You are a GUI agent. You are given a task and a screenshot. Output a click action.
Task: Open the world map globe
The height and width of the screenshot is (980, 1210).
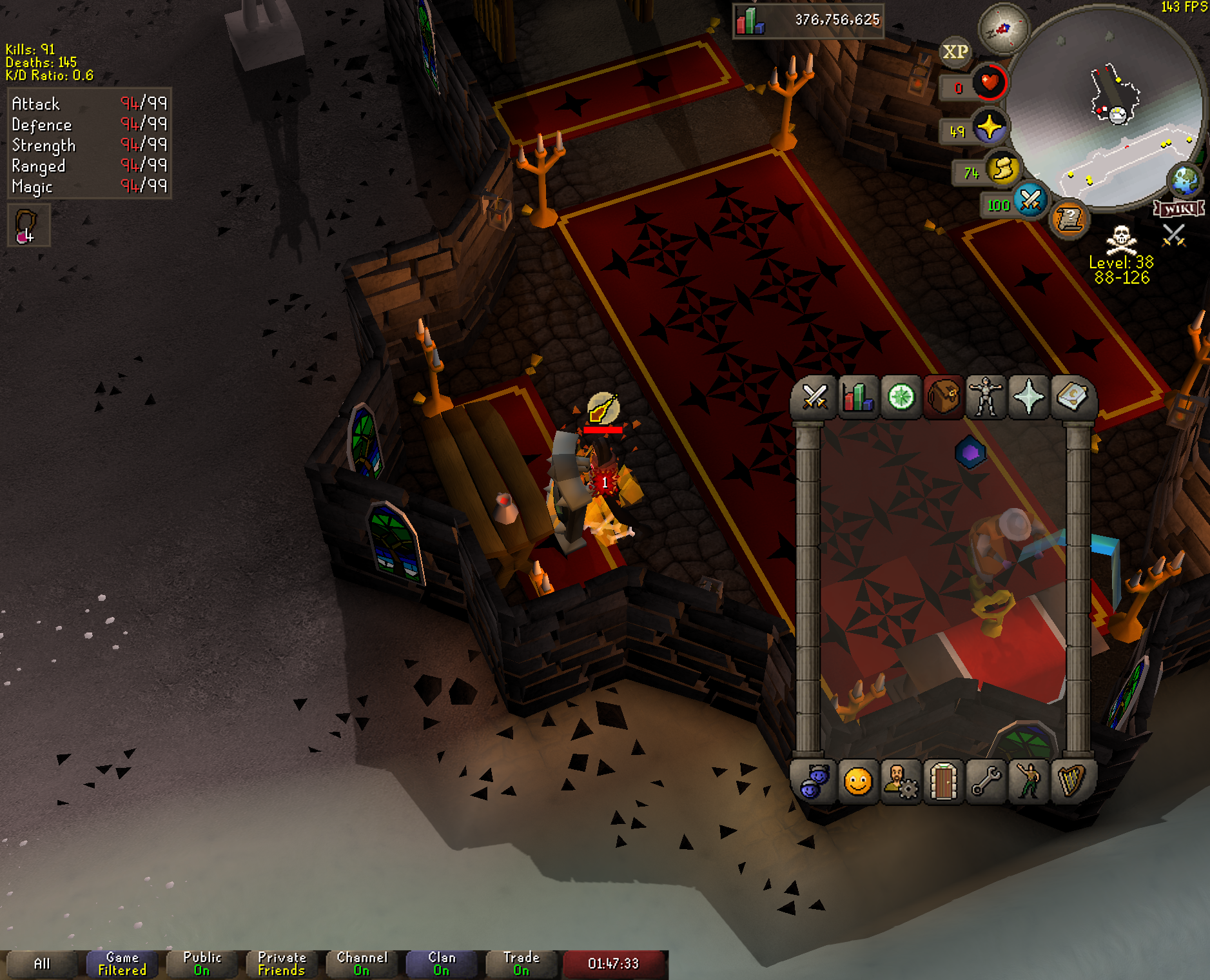click(1186, 181)
